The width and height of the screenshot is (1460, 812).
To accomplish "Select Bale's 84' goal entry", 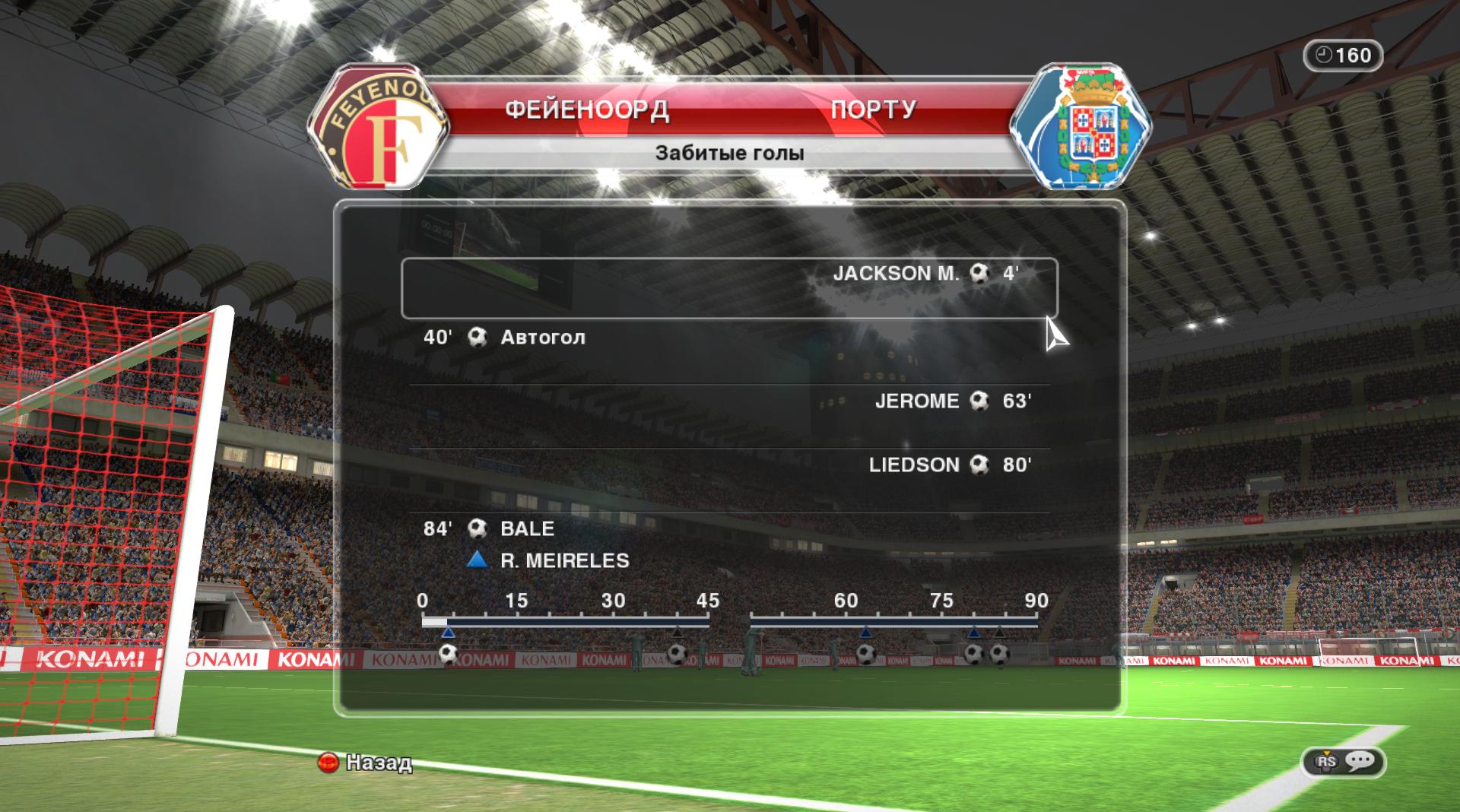I will pyautogui.click(x=728, y=529).
